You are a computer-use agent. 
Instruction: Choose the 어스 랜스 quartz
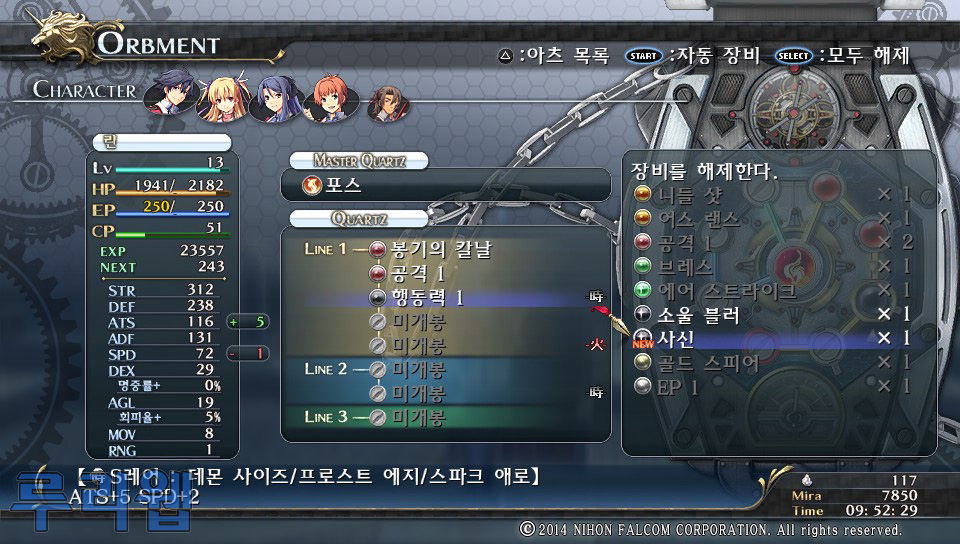700,218
